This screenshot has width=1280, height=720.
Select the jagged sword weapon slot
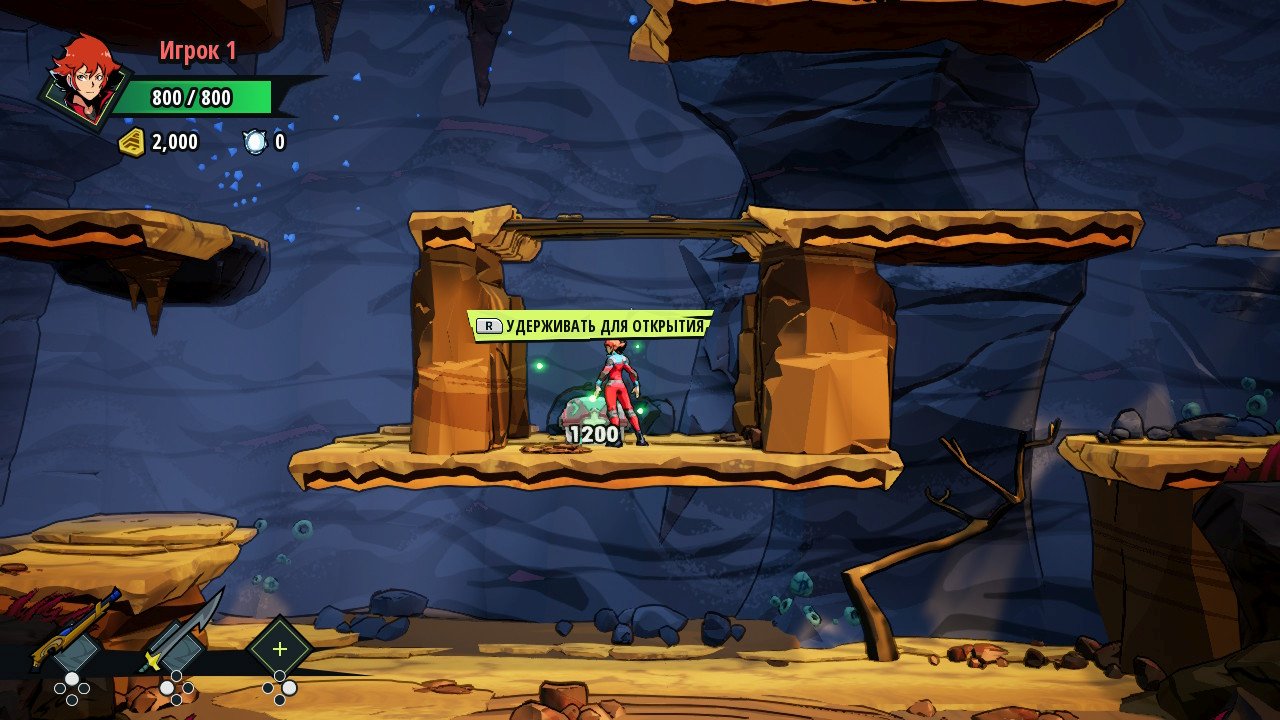(180, 638)
